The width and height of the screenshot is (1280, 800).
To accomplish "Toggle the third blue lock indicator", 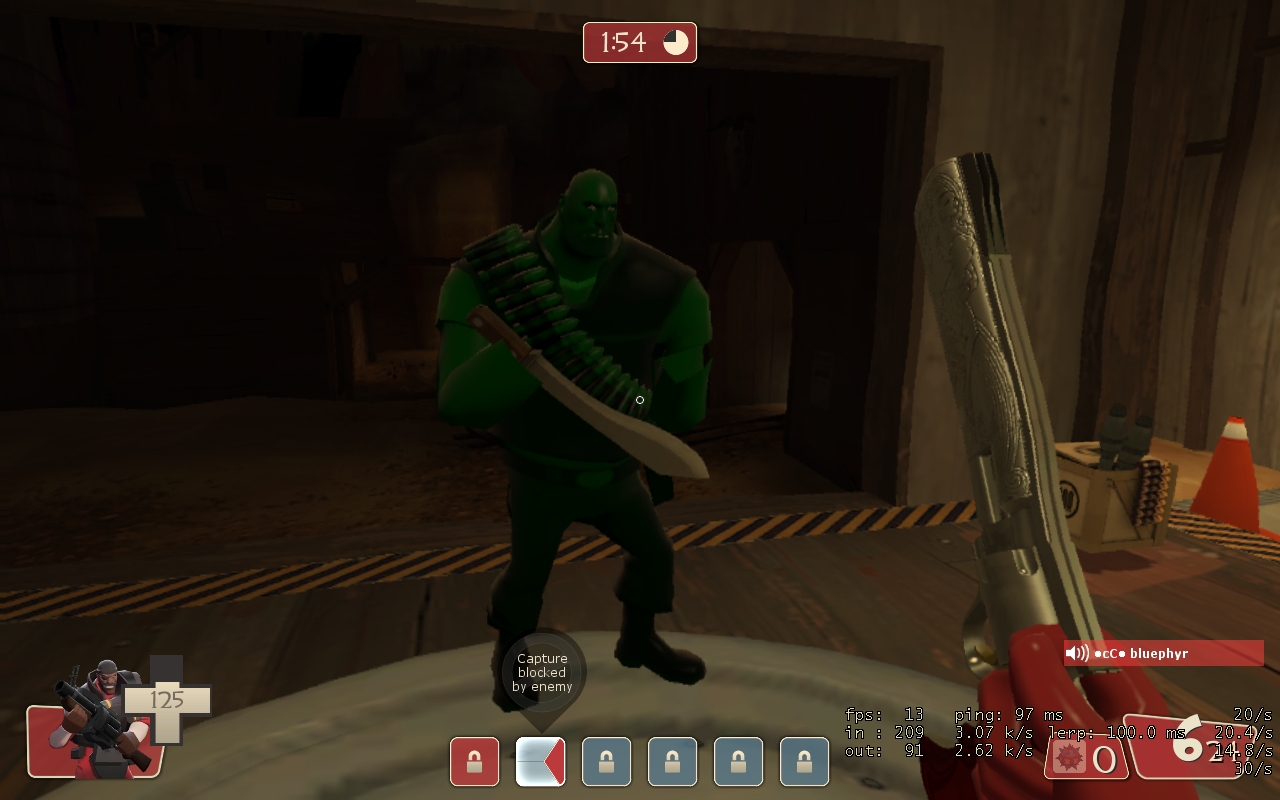I will click(x=739, y=761).
